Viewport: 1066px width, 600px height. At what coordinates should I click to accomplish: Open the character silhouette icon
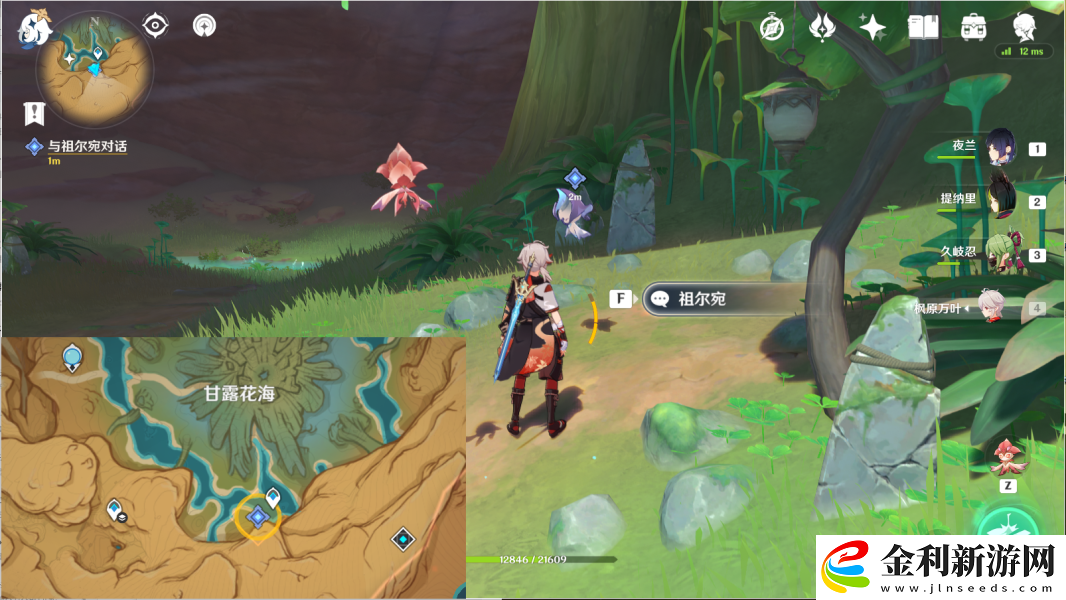pyautogui.click(x=1023, y=26)
